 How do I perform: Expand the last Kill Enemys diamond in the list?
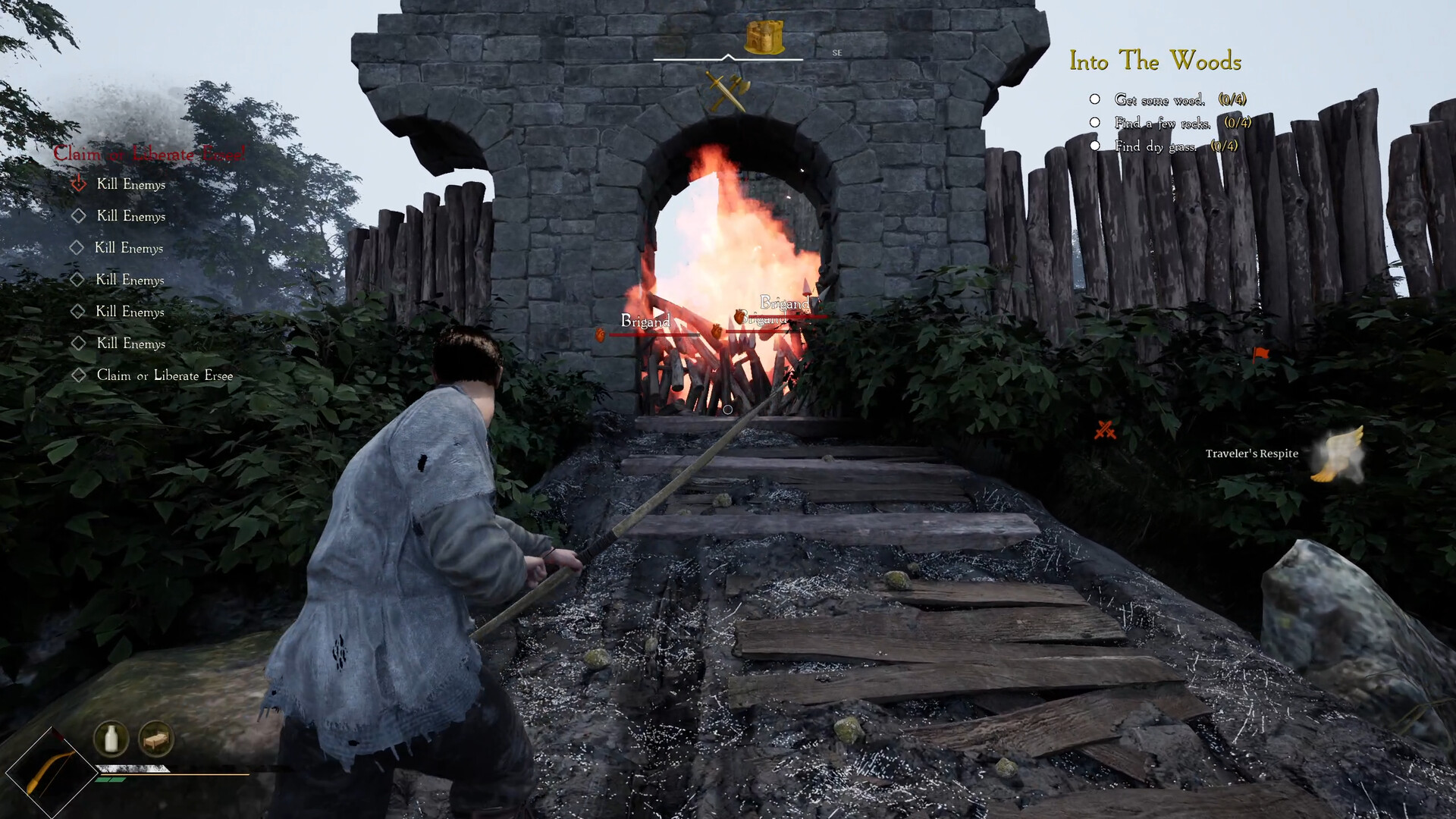coord(79,343)
